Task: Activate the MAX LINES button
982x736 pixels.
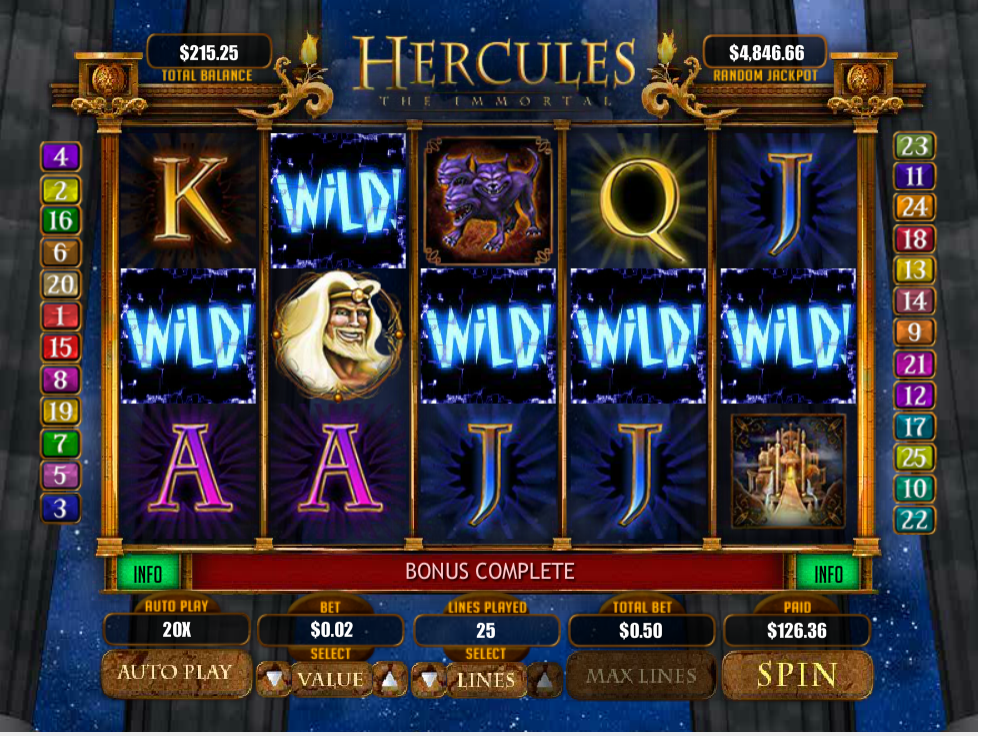Action: 640,677
